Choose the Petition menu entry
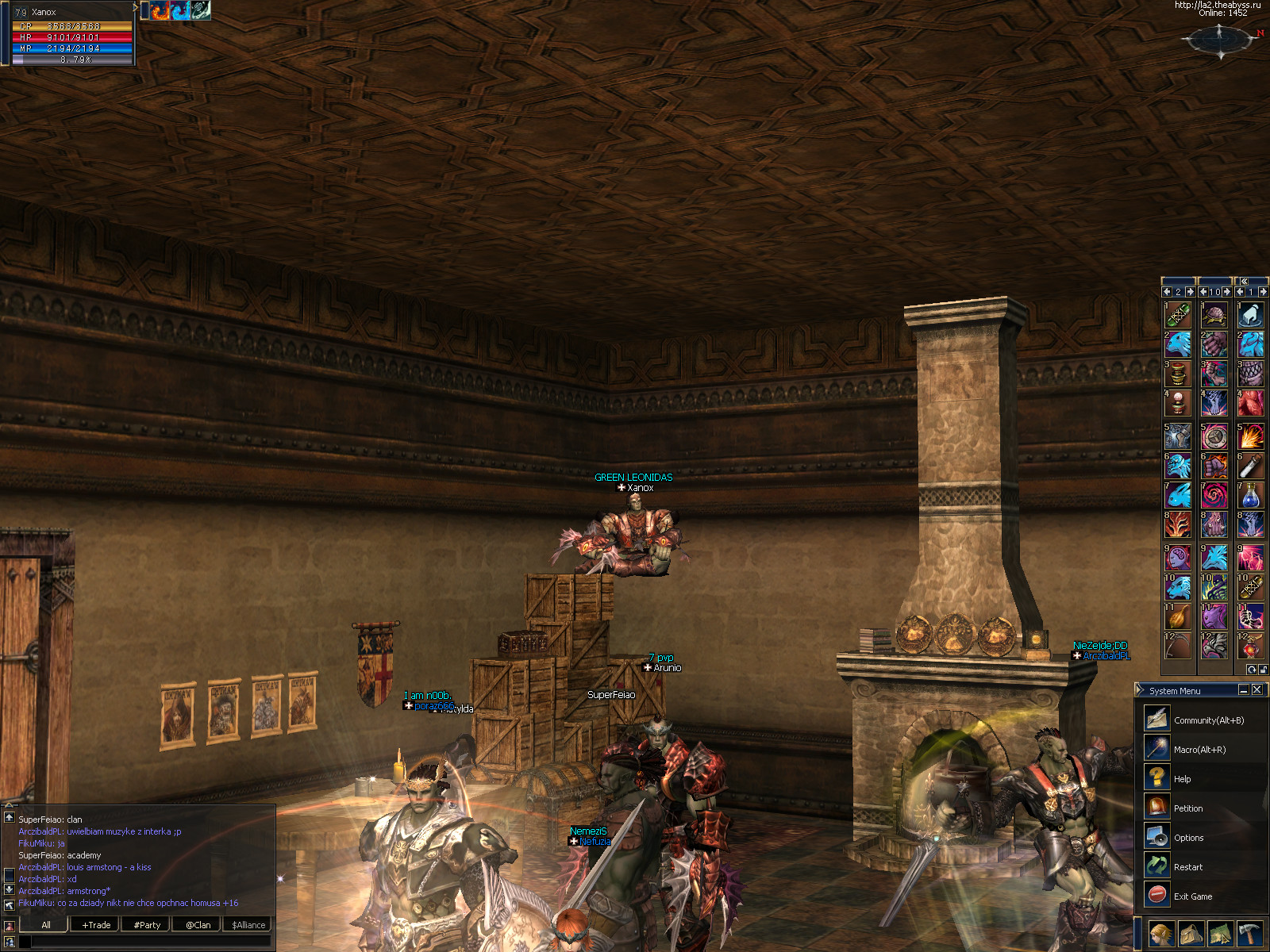The image size is (1270, 952). pos(1187,808)
